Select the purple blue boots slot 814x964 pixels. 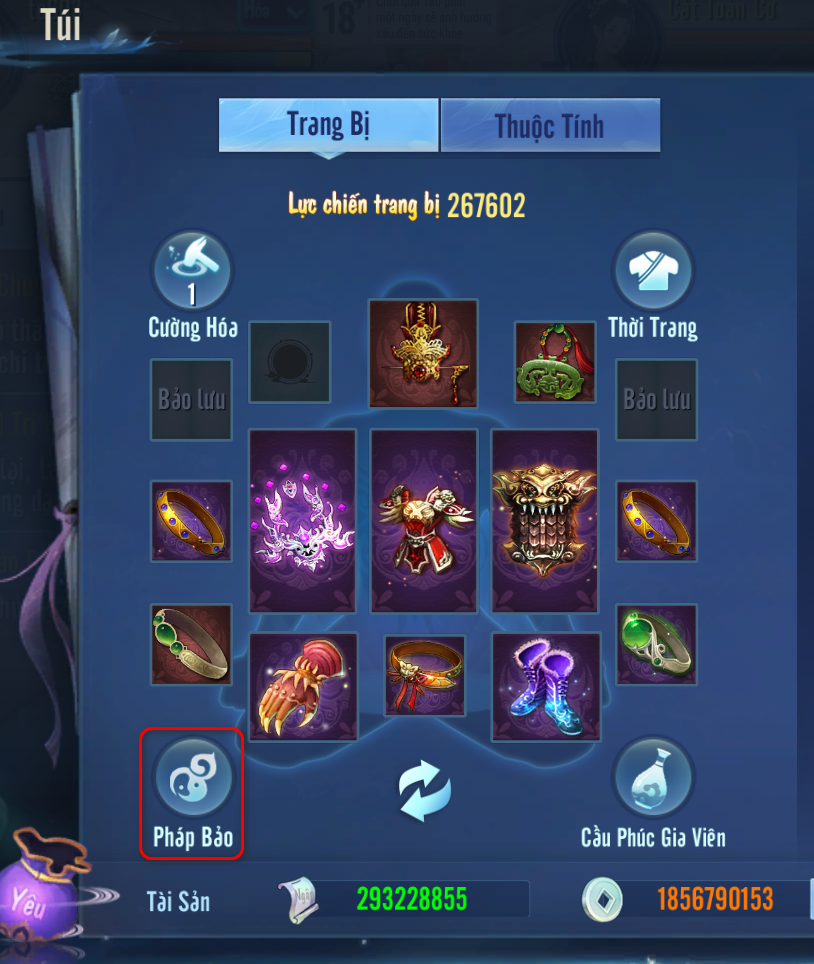click(x=546, y=686)
